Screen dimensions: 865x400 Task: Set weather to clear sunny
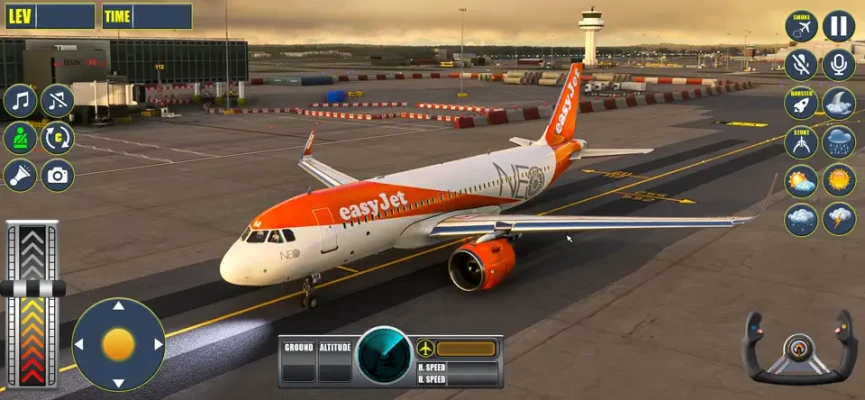coord(838,181)
